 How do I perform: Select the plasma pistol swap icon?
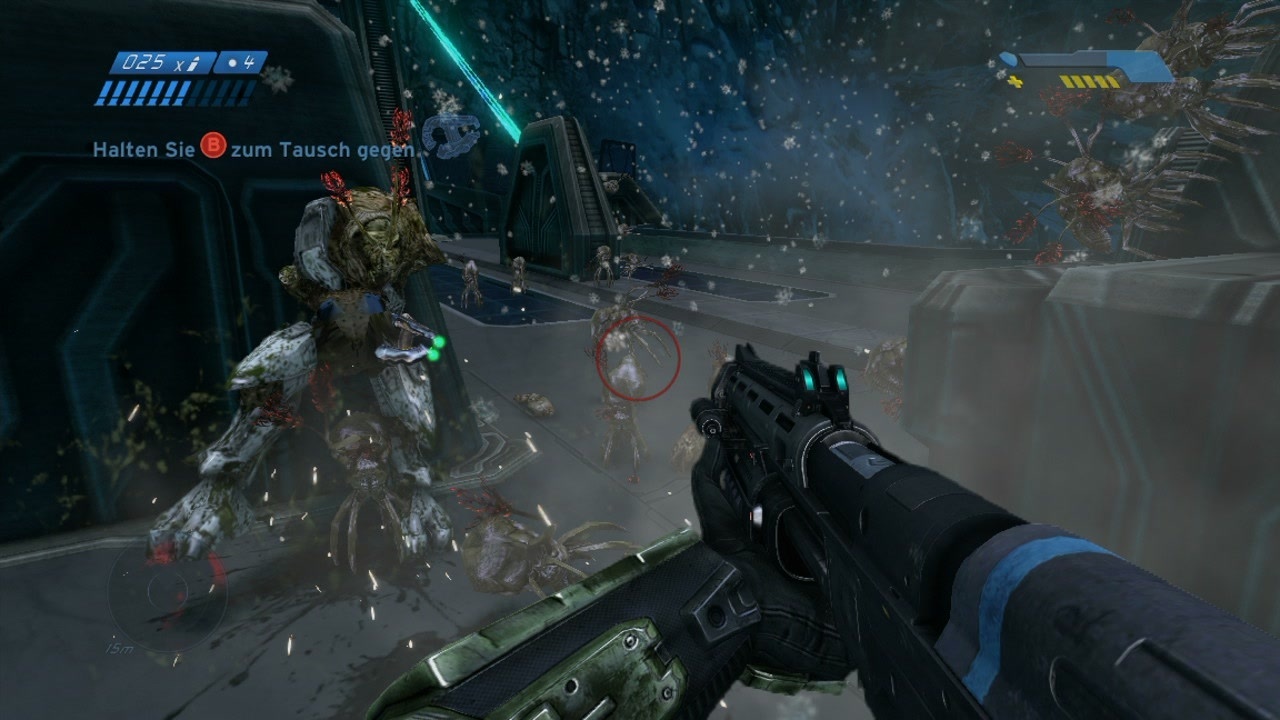[451, 135]
